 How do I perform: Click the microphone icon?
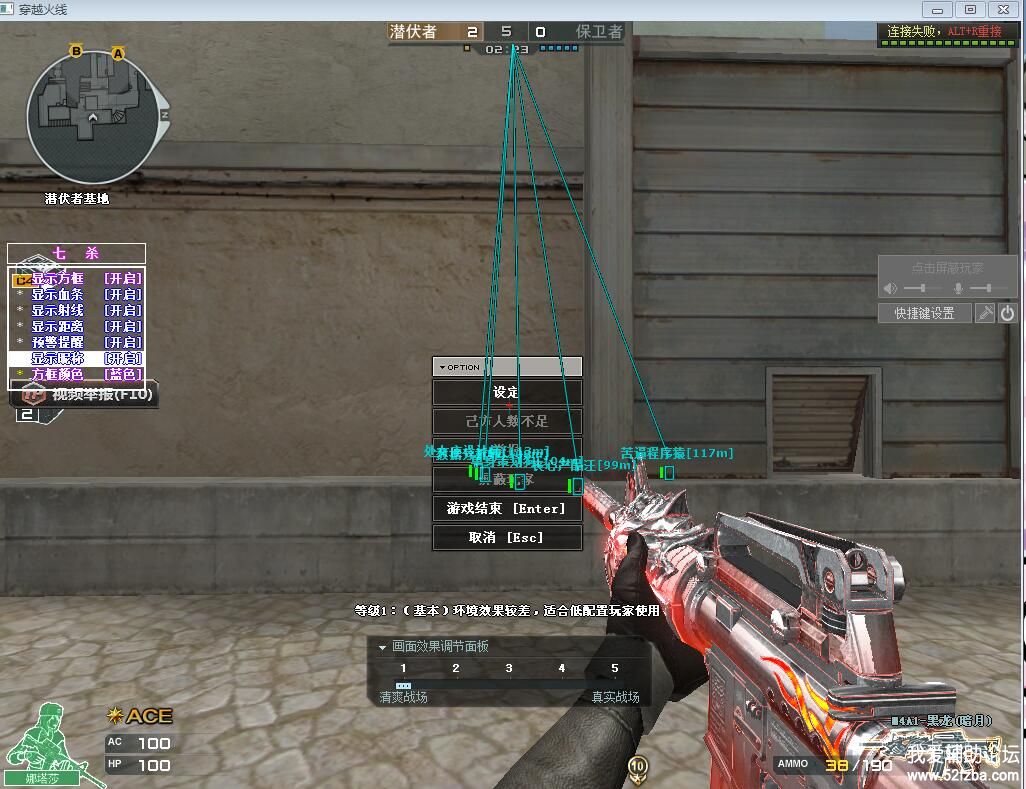coord(958,288)
